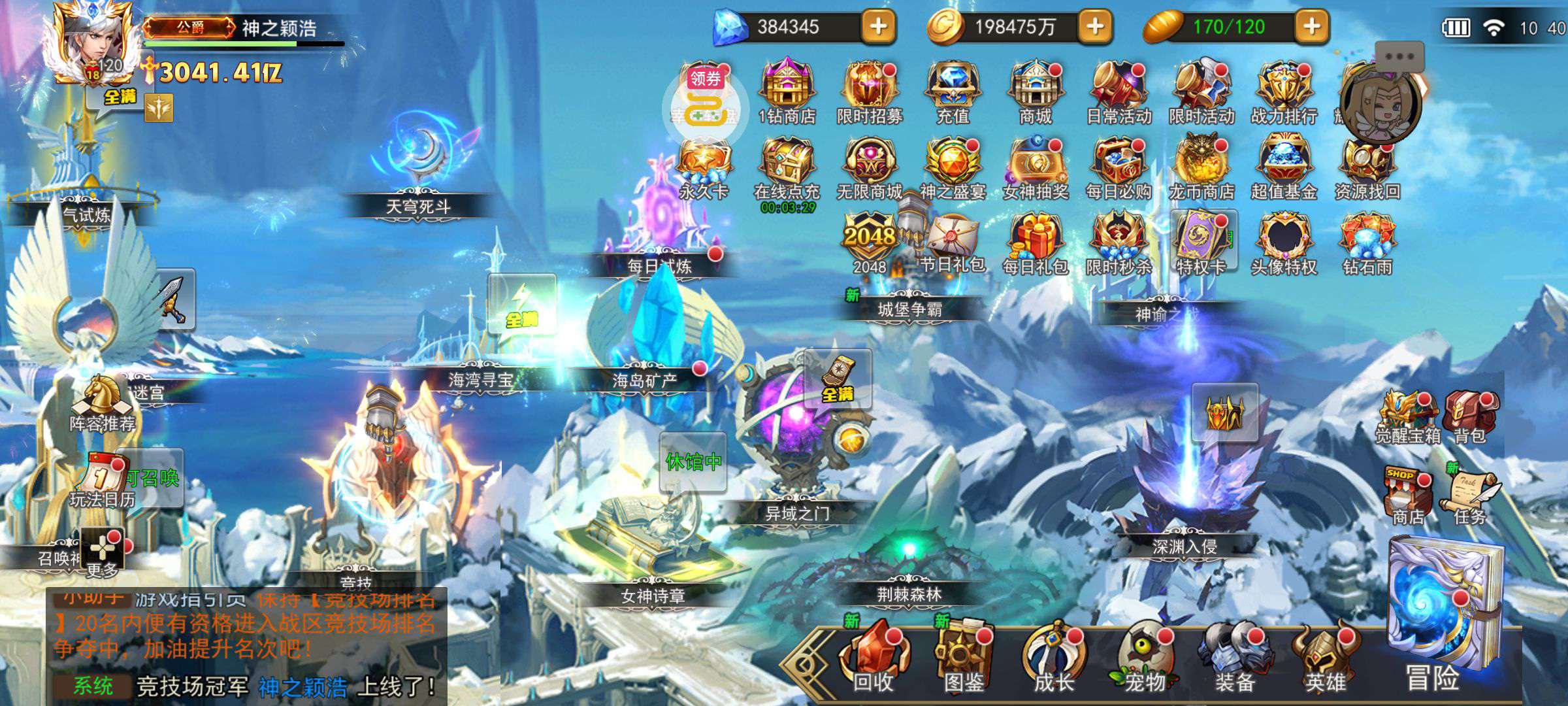Expand the 更多 more options button
This screenshot has height=706, width=1568.
[x=103, y=552]
